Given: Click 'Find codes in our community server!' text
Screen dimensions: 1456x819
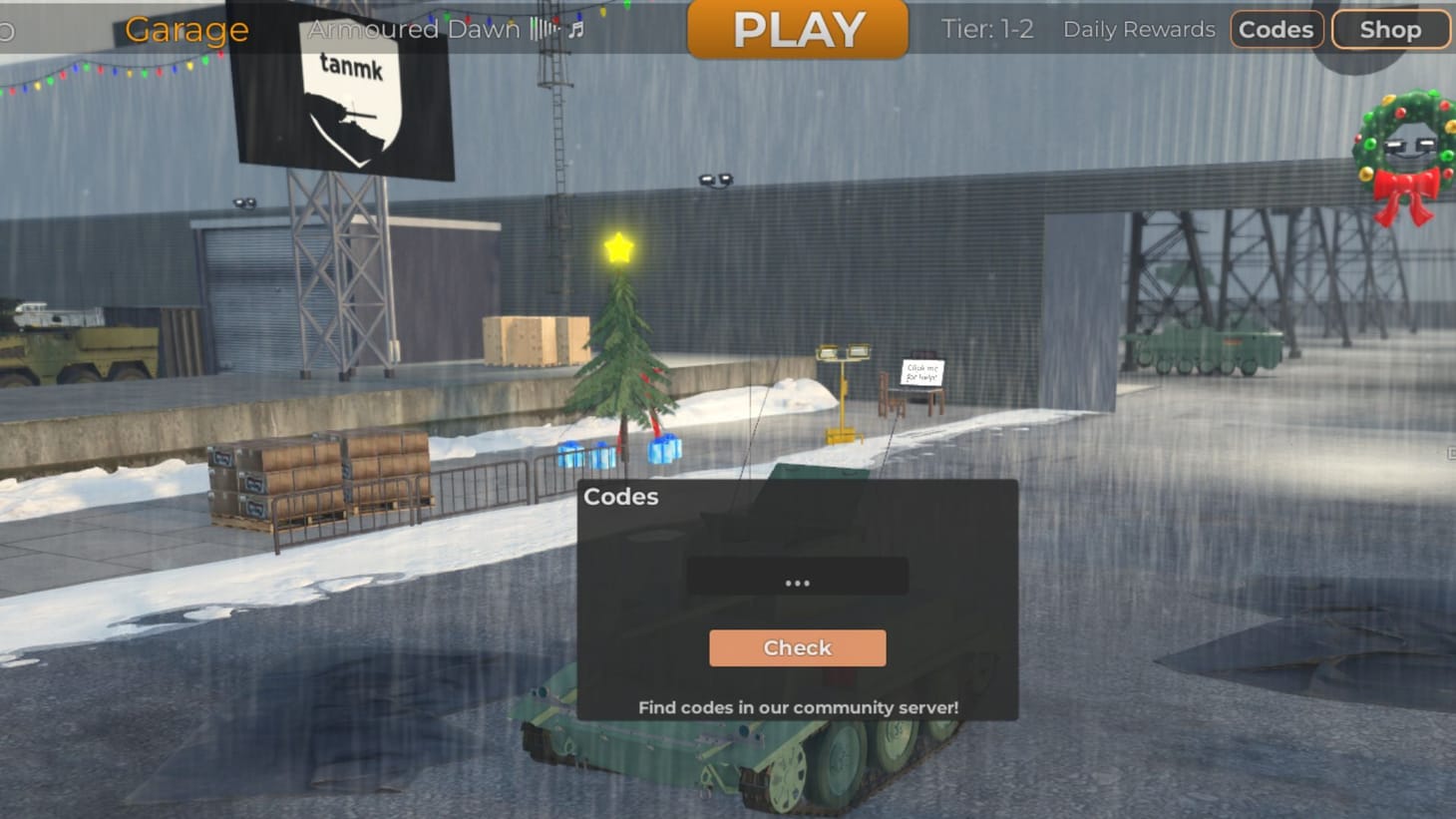Looking at the screenshot, I should 797,707.
